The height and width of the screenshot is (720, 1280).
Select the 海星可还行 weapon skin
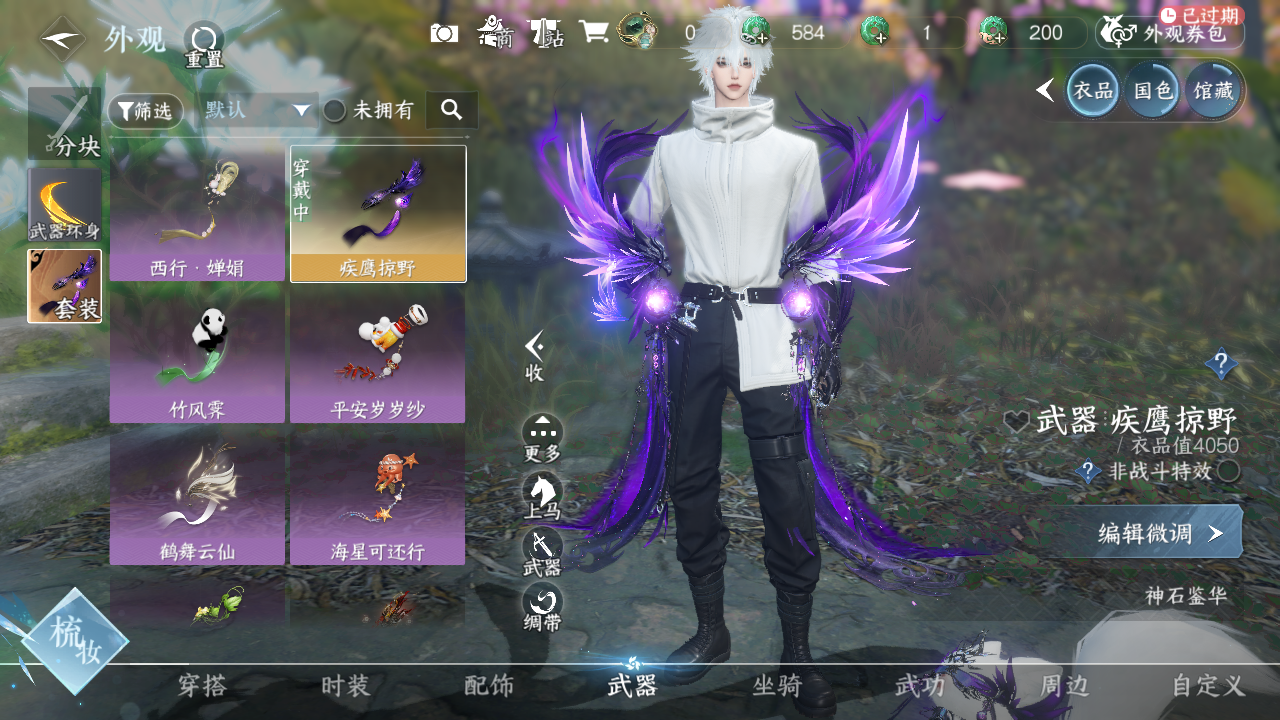pyautogui.click(x=377, y=495)
